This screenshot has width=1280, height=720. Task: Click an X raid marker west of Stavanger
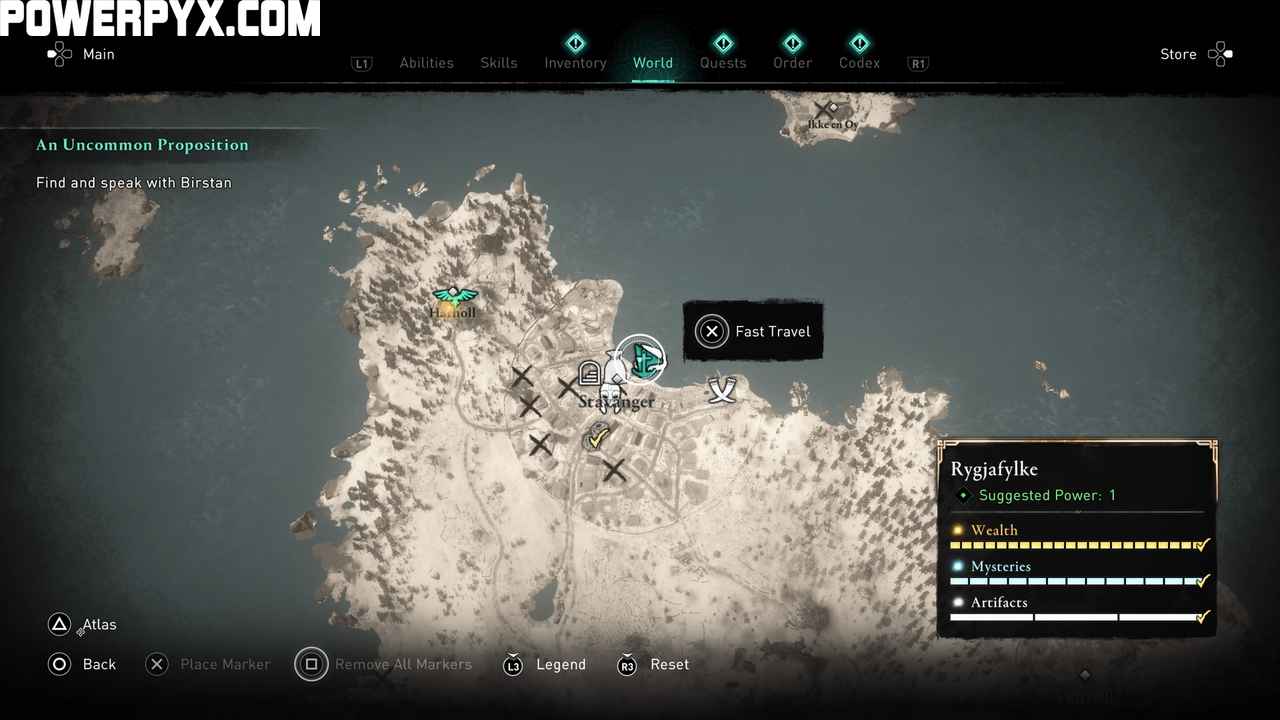click(x=522, y=376)
